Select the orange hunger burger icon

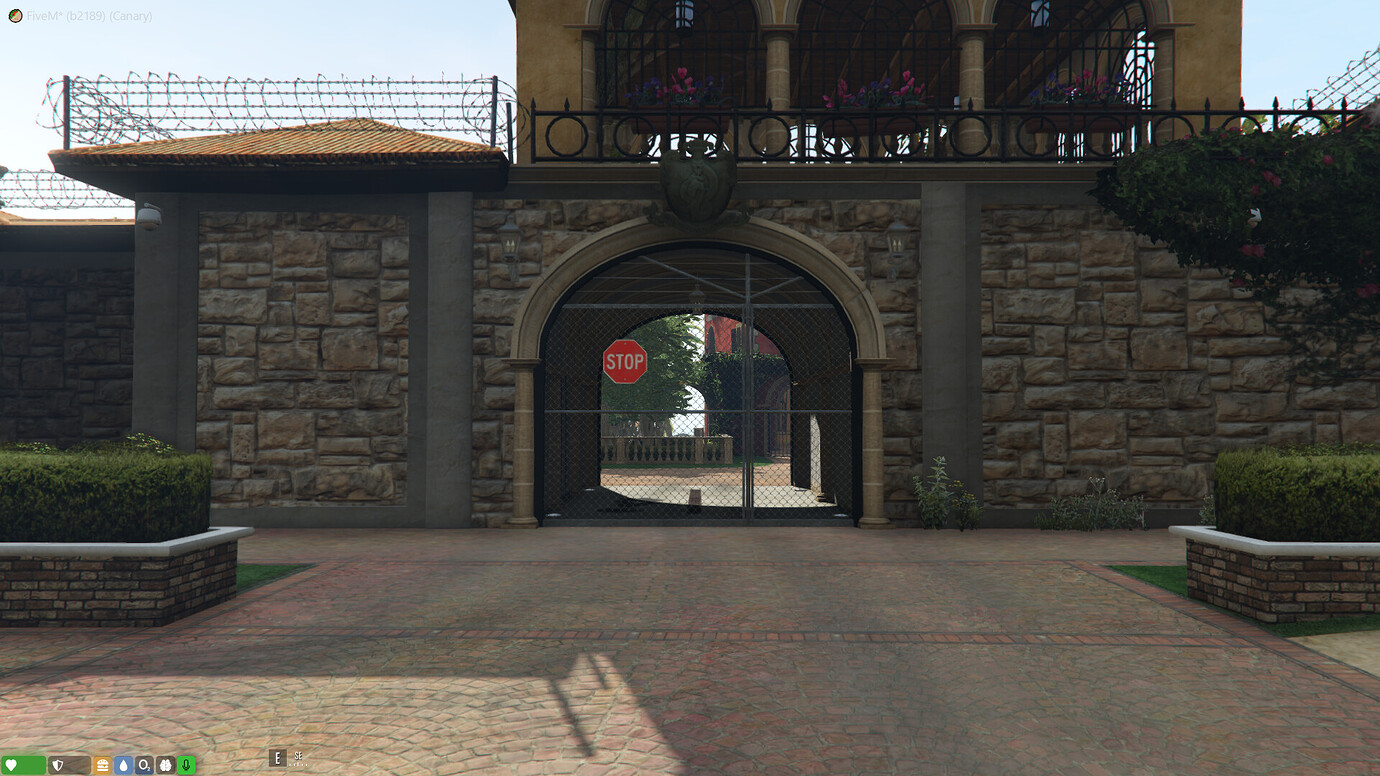pos(102,763)
